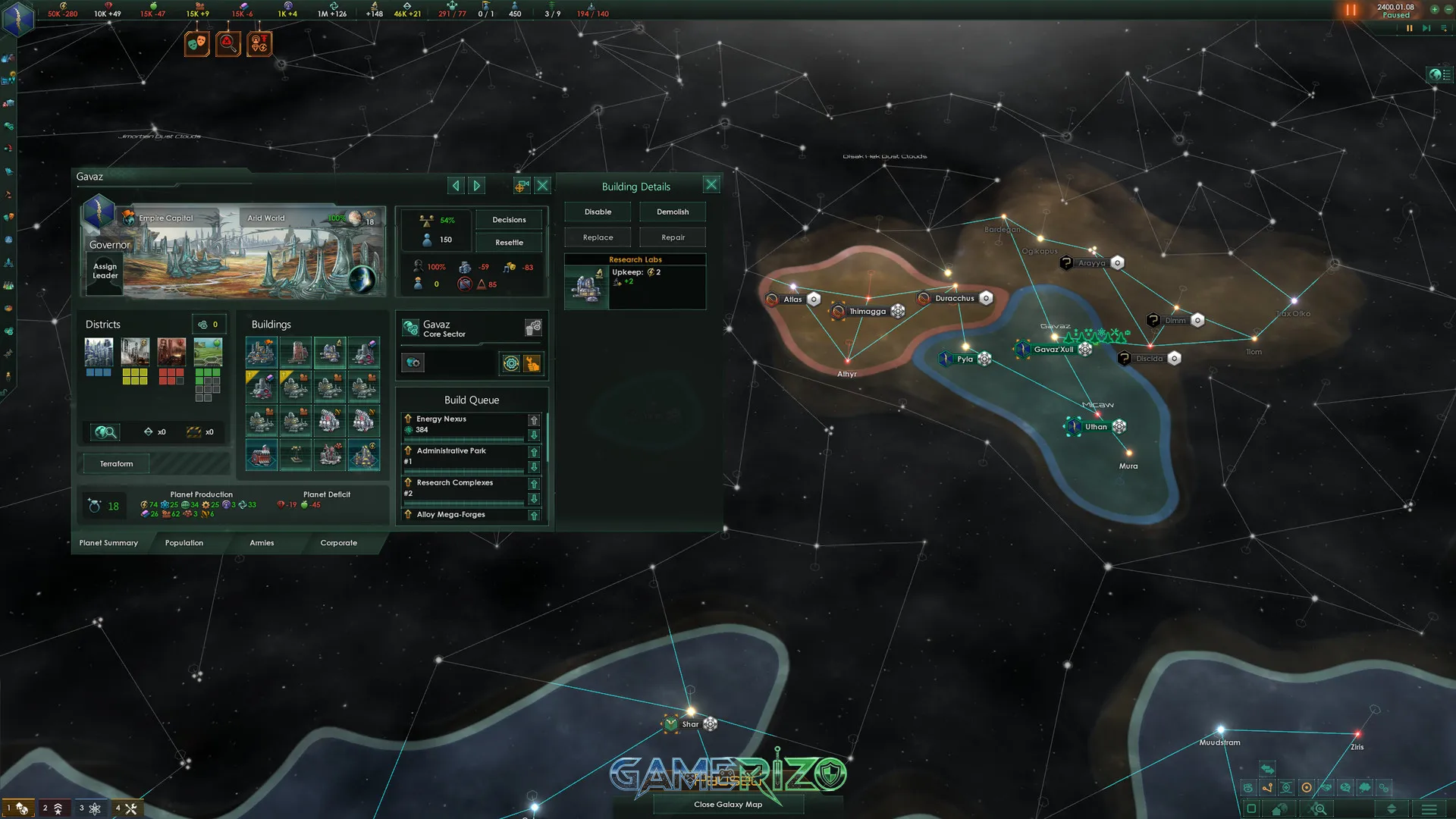Toggle automated planet building gear icon
This screenshot has height=819, width=1456.
(510, 363)
